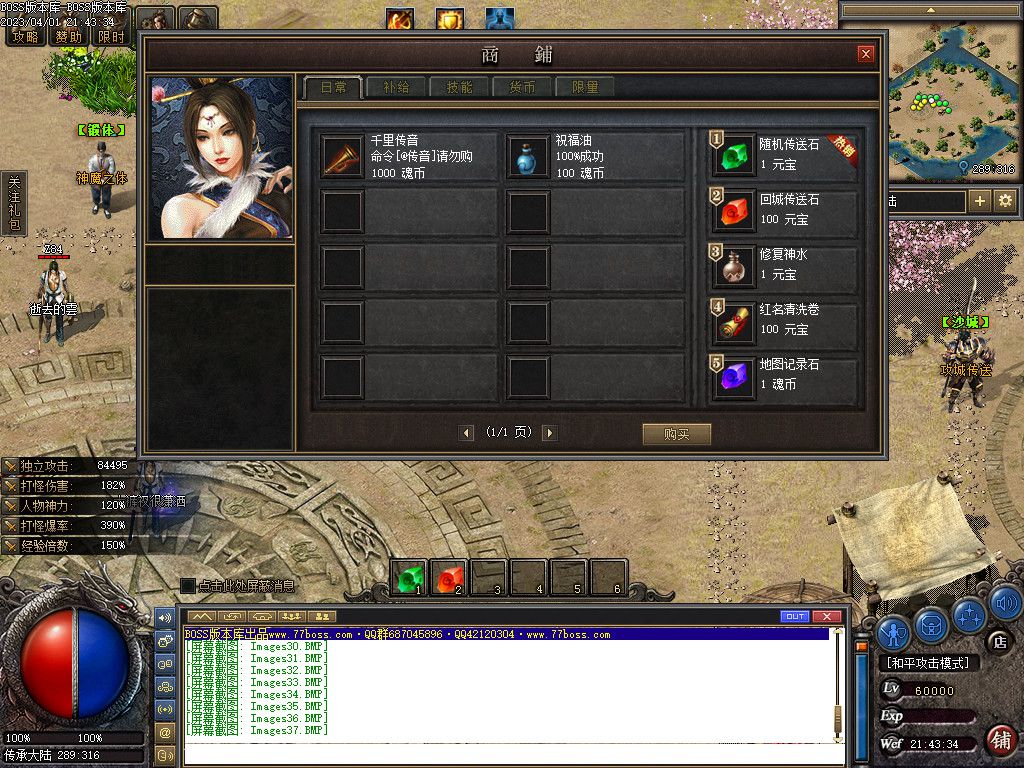Choose the 祝福油 blue potion item
Viewport: 1024px width, 768px height.
pyautogui.click(x=528, y=157)
